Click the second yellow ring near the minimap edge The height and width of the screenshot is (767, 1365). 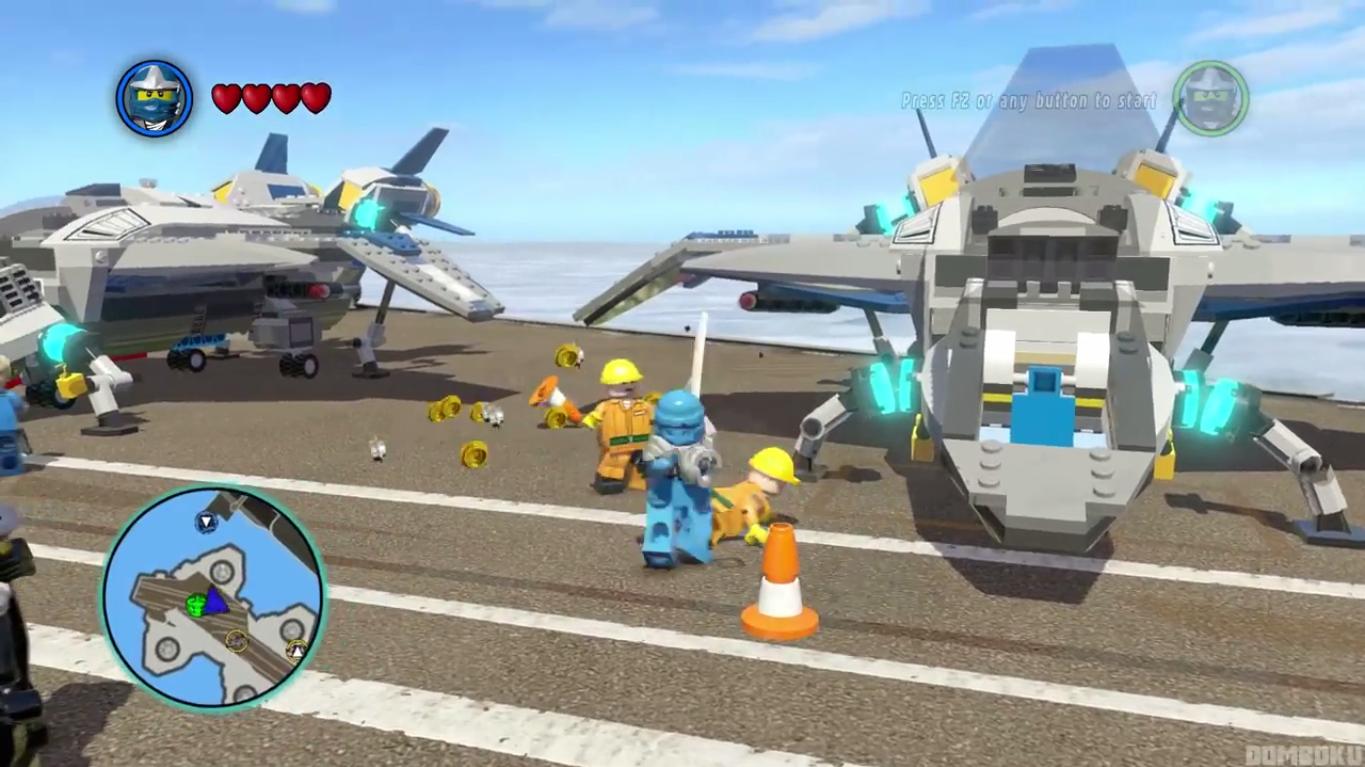click(296, 649)
